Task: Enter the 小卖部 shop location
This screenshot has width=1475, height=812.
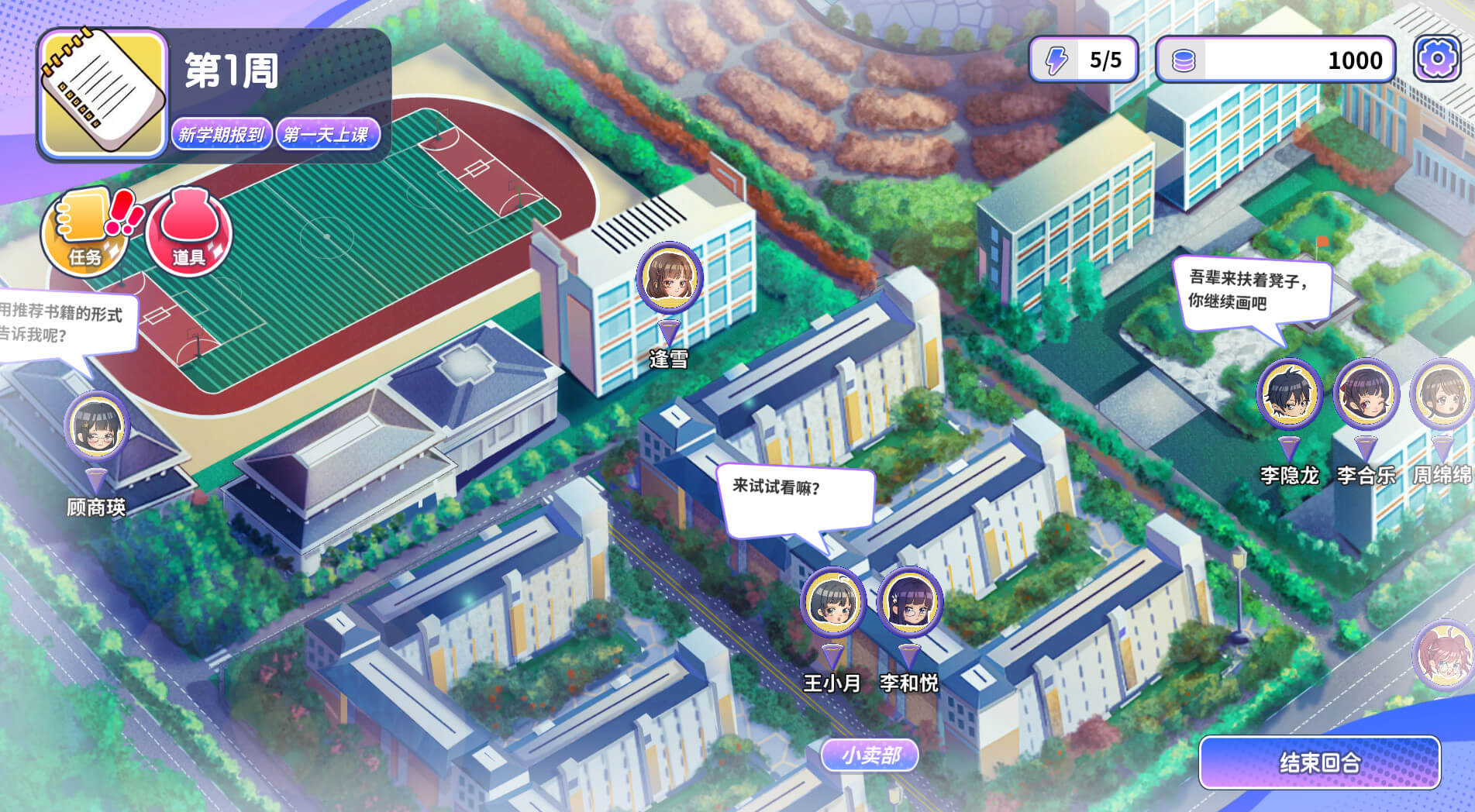Action: click(x=870, y=755)
